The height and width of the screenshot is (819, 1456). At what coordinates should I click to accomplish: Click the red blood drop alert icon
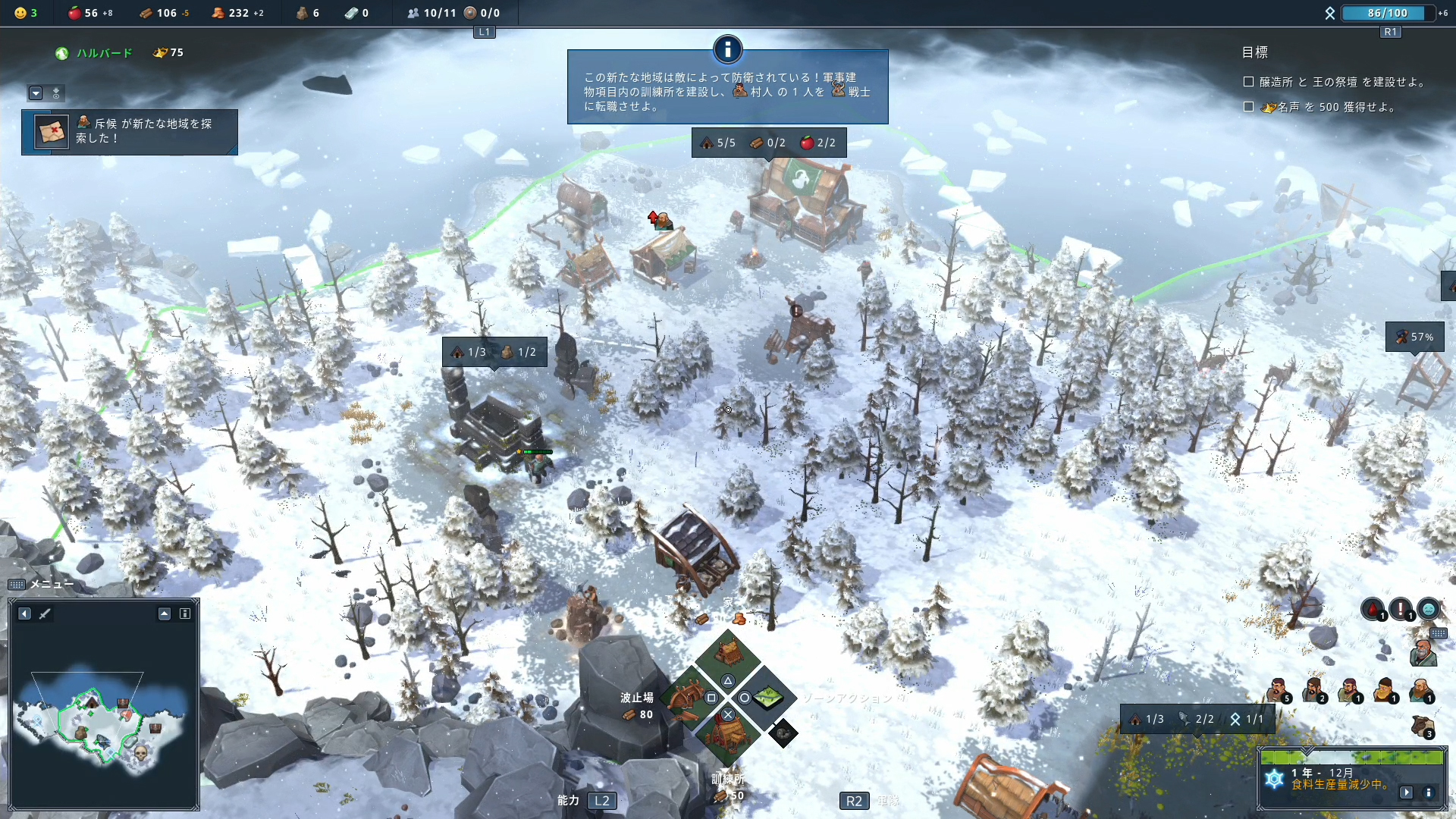(x=1373, y=608)
